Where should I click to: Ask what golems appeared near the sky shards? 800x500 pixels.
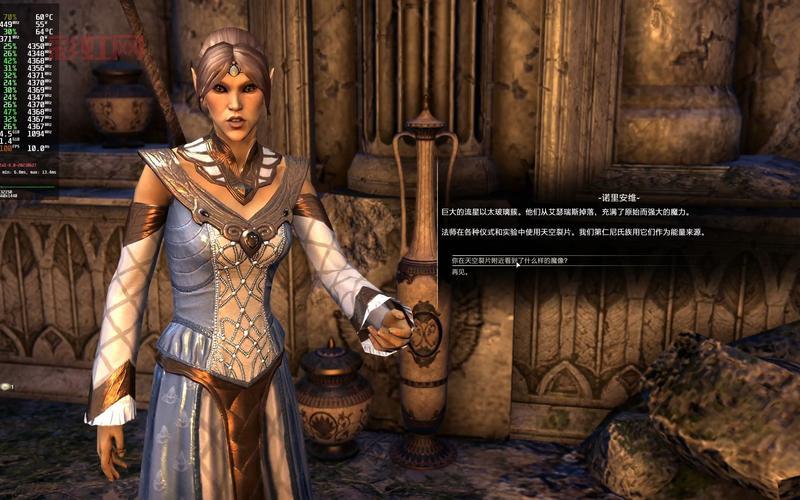[509, 260]
